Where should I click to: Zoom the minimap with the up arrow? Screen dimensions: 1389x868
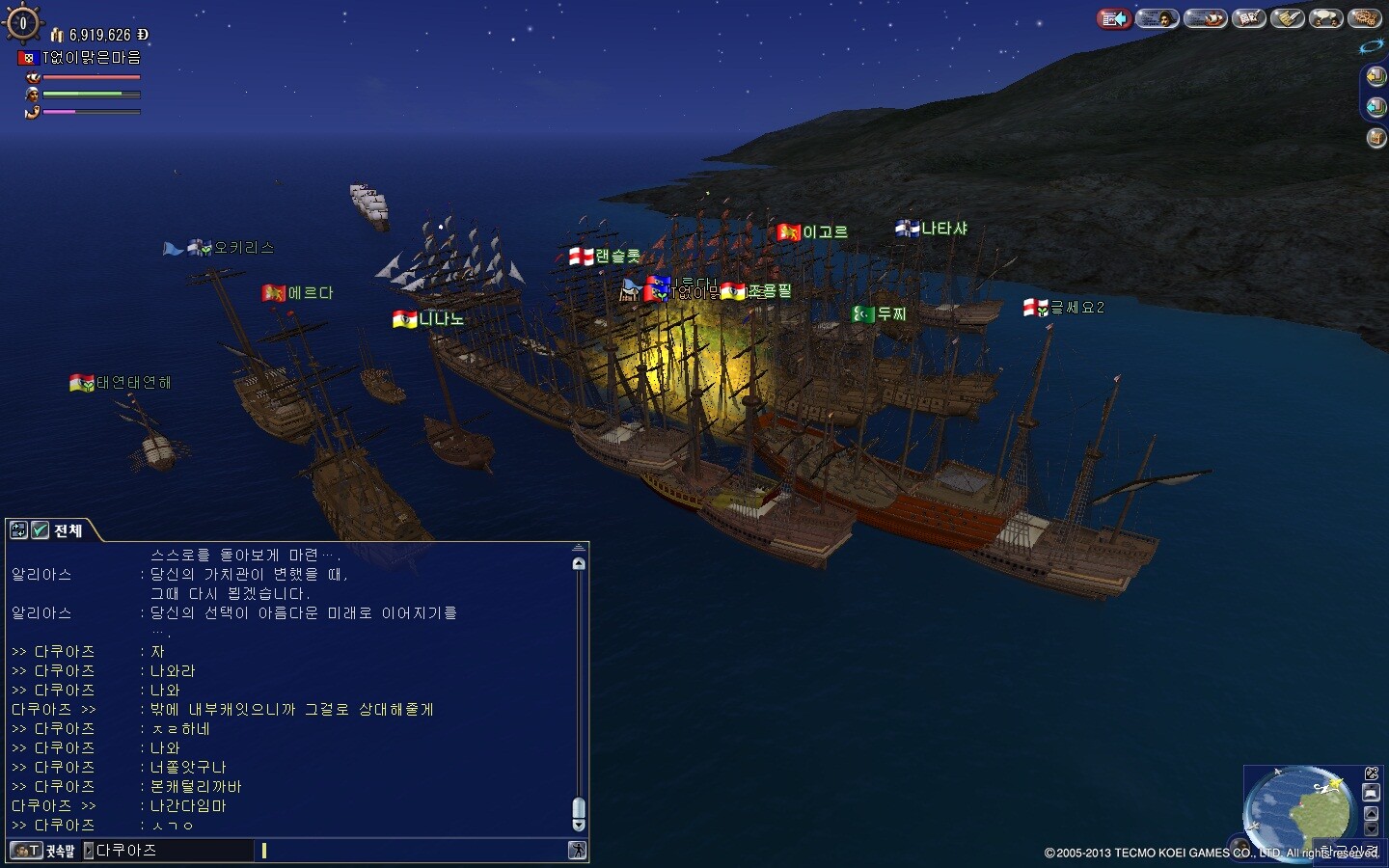click(x=1372, y=813)
